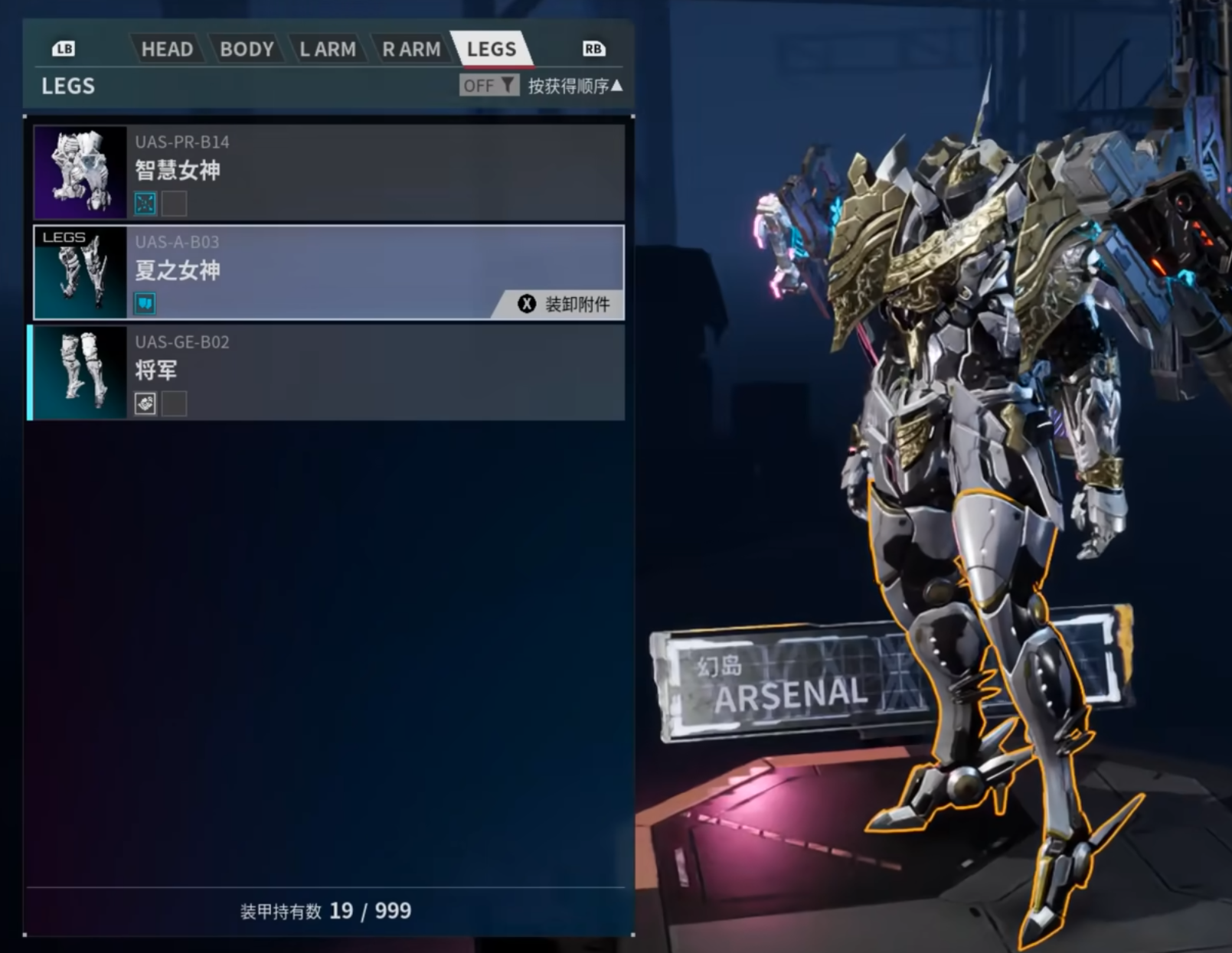The image size is (1232, 953).
Task: Click the 将军 leg armor thumbnail
Action: [x=80, y=373]
